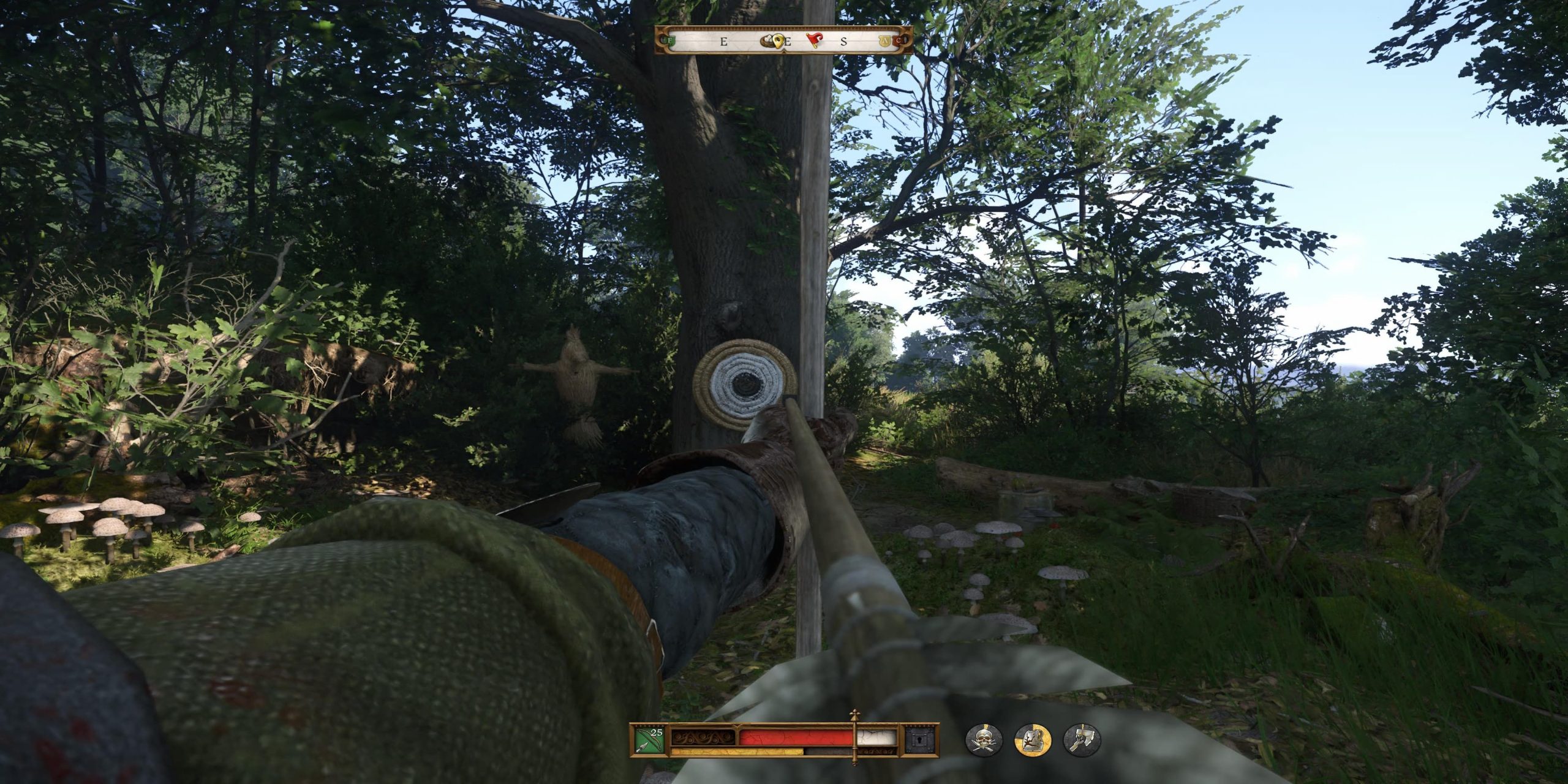The image size is (1568, 784).
Task: Select the bow and arrow weapon slot
Action: point(649,740)
